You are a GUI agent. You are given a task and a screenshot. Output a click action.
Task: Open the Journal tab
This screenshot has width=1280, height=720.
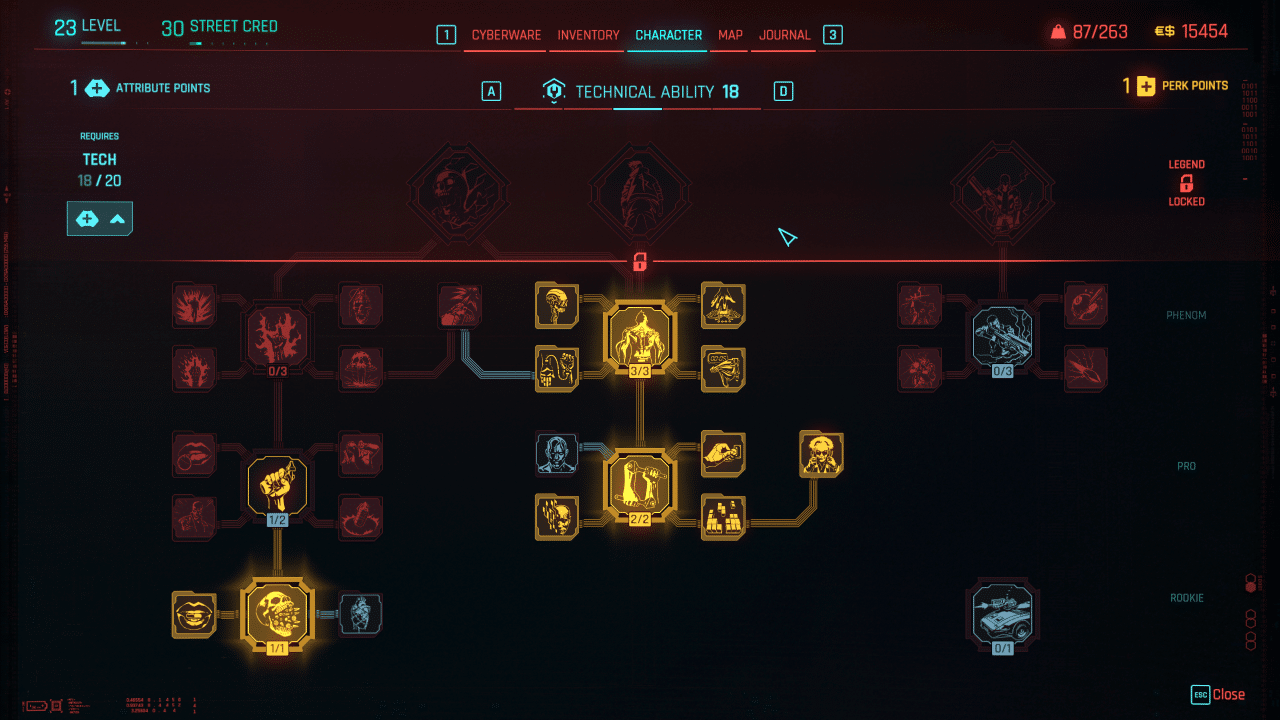tap(783, 34)
